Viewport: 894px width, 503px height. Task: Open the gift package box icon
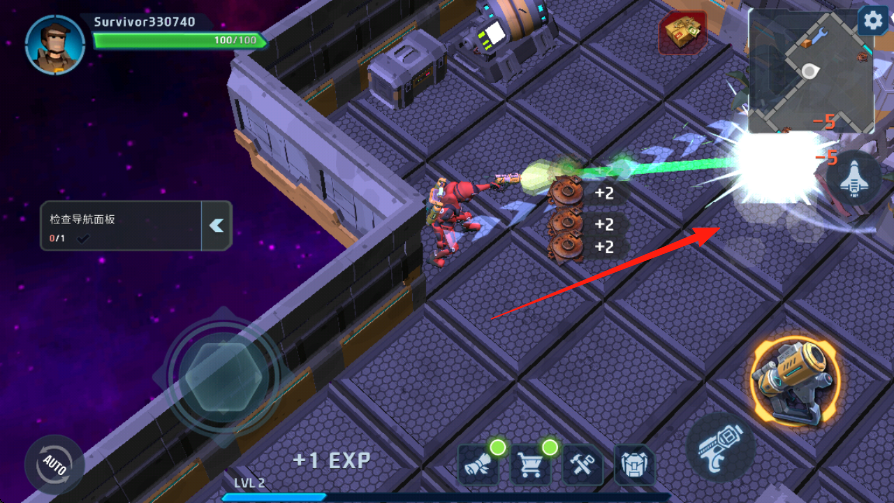click(x=683, y=34)
